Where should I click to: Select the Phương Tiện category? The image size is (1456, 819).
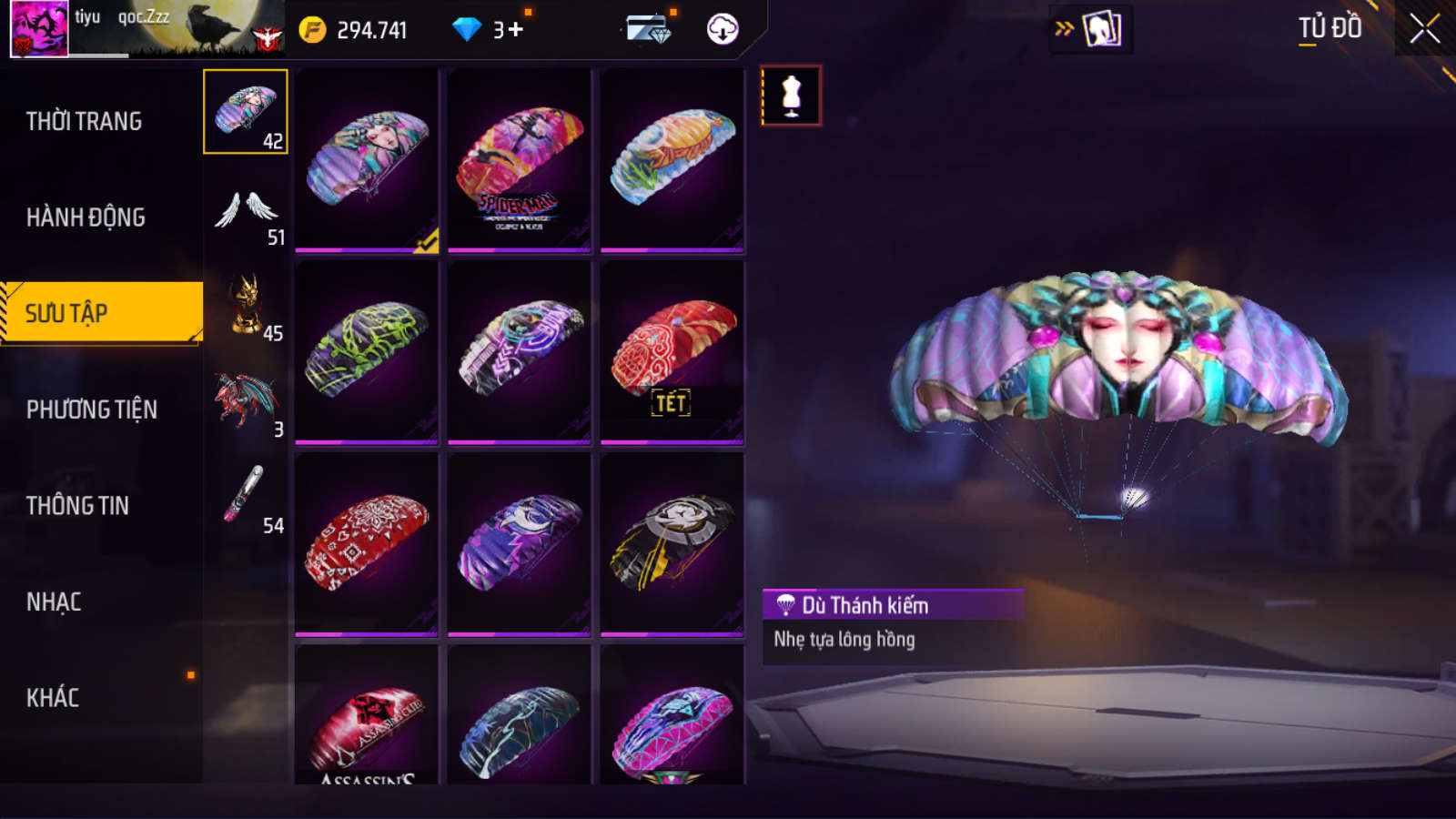[92, 409]
